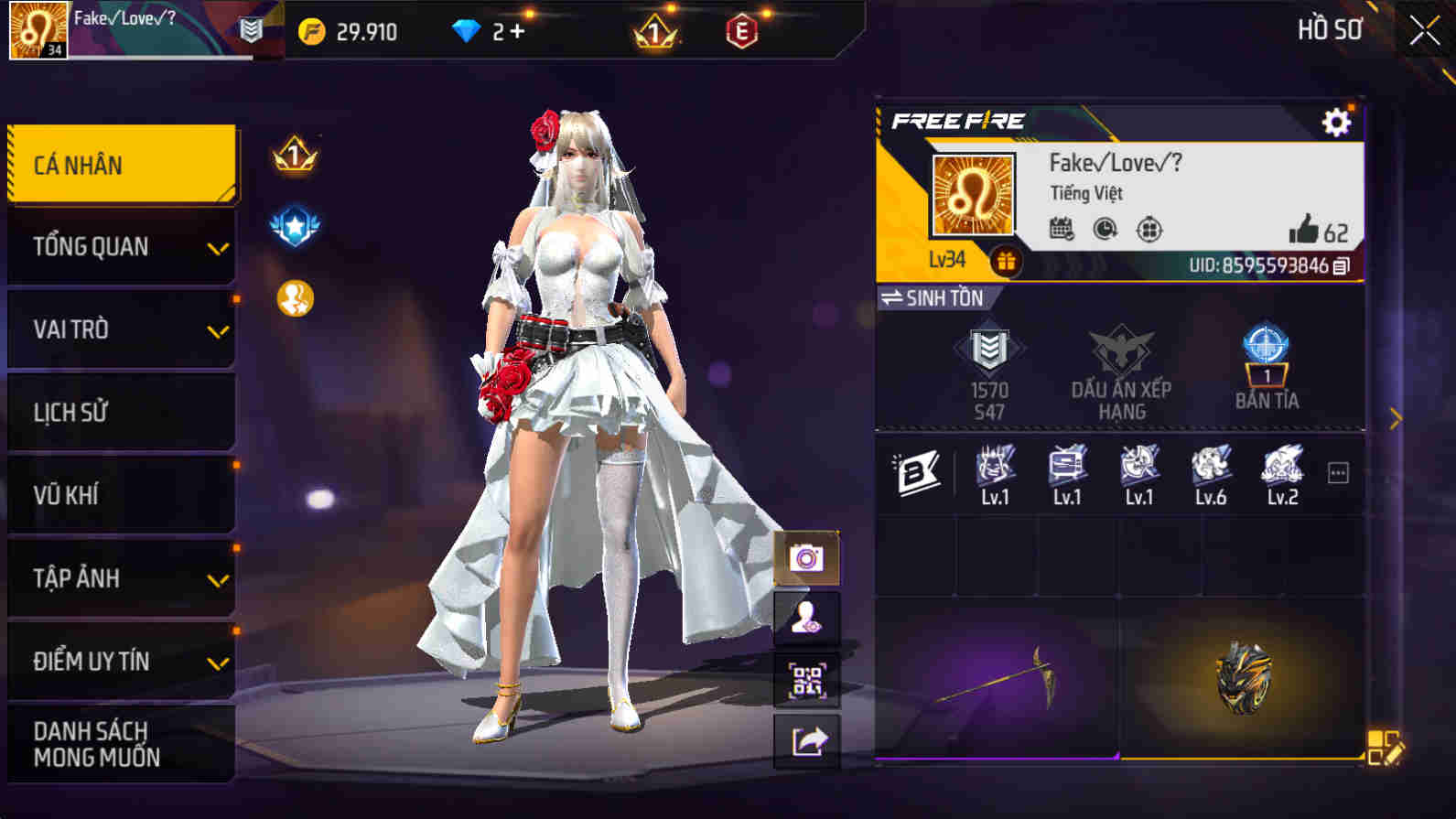
Task: Expand the TẬP ẢNH section
Action: (x=121, y=578)
